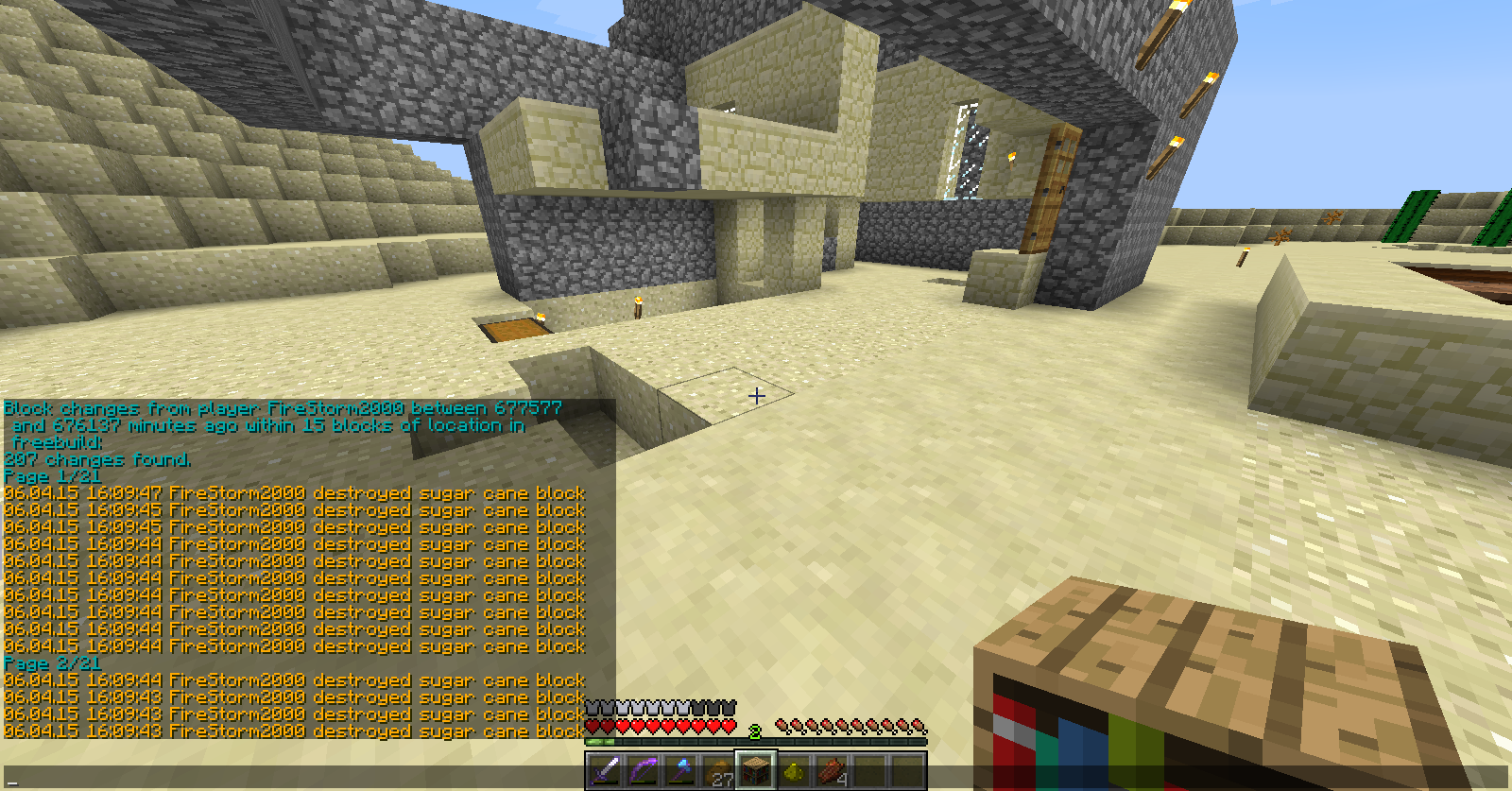Screen dimensions: 1512x791
Task: Select the enchanted bow hotbar slot
Action: [x=643, y=770]
